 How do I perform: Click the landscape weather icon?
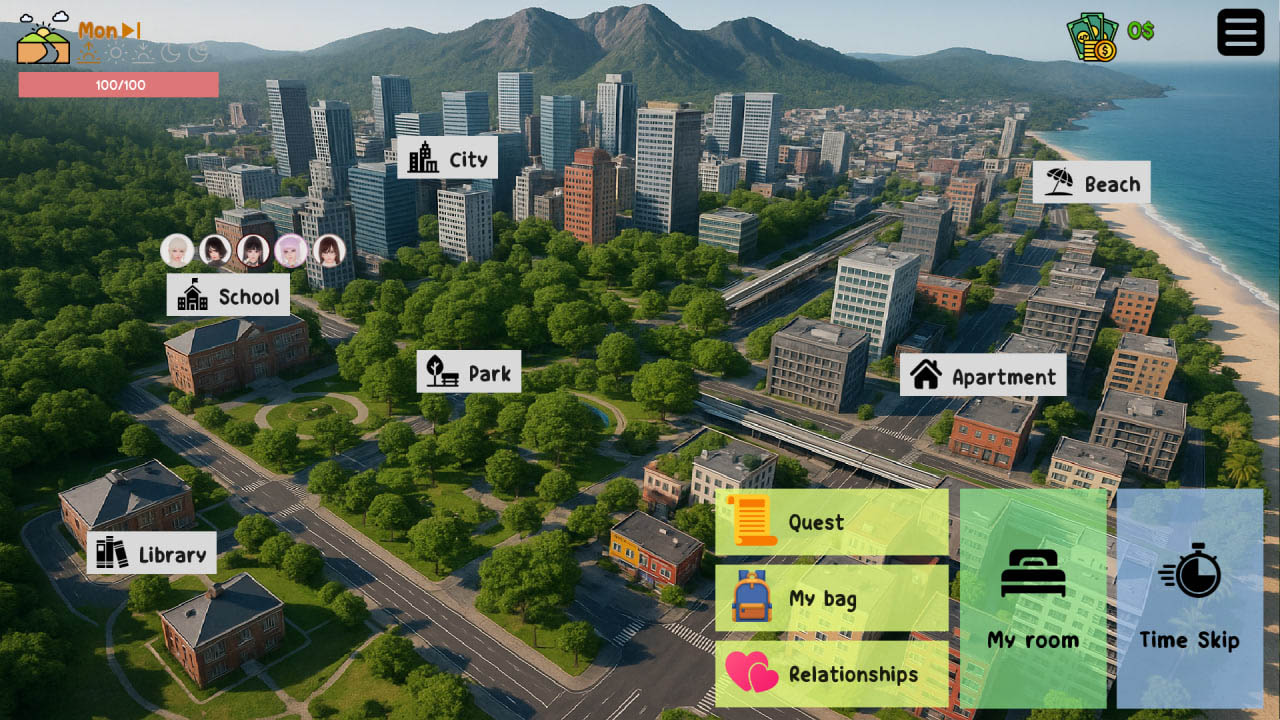click(44, 39)
